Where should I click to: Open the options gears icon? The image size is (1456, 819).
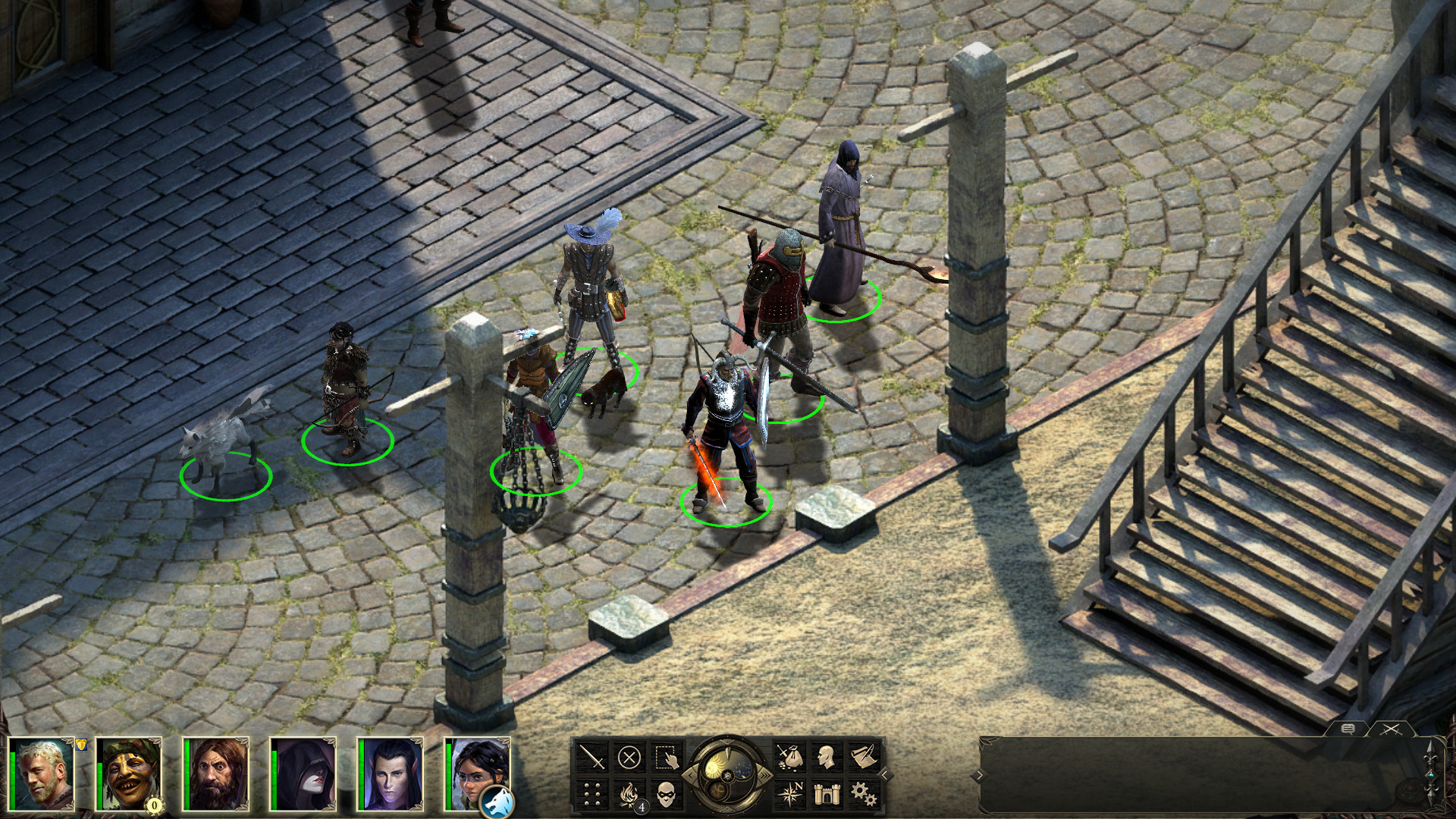863,794
